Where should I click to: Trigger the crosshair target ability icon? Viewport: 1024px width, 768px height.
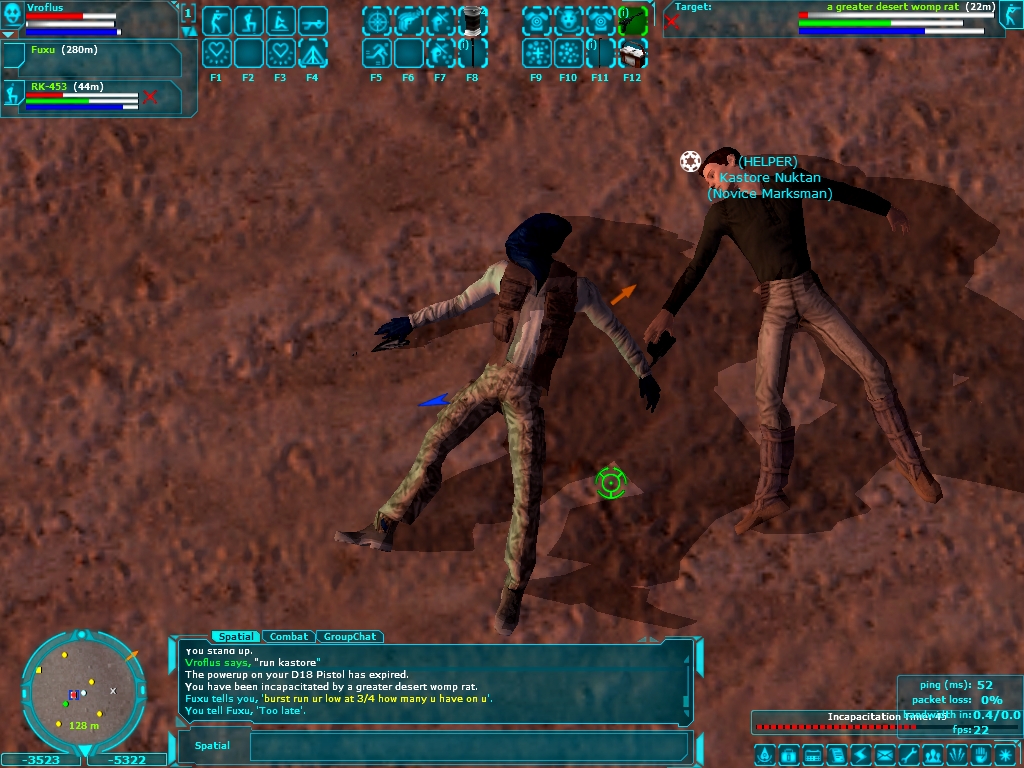[376, 21]
